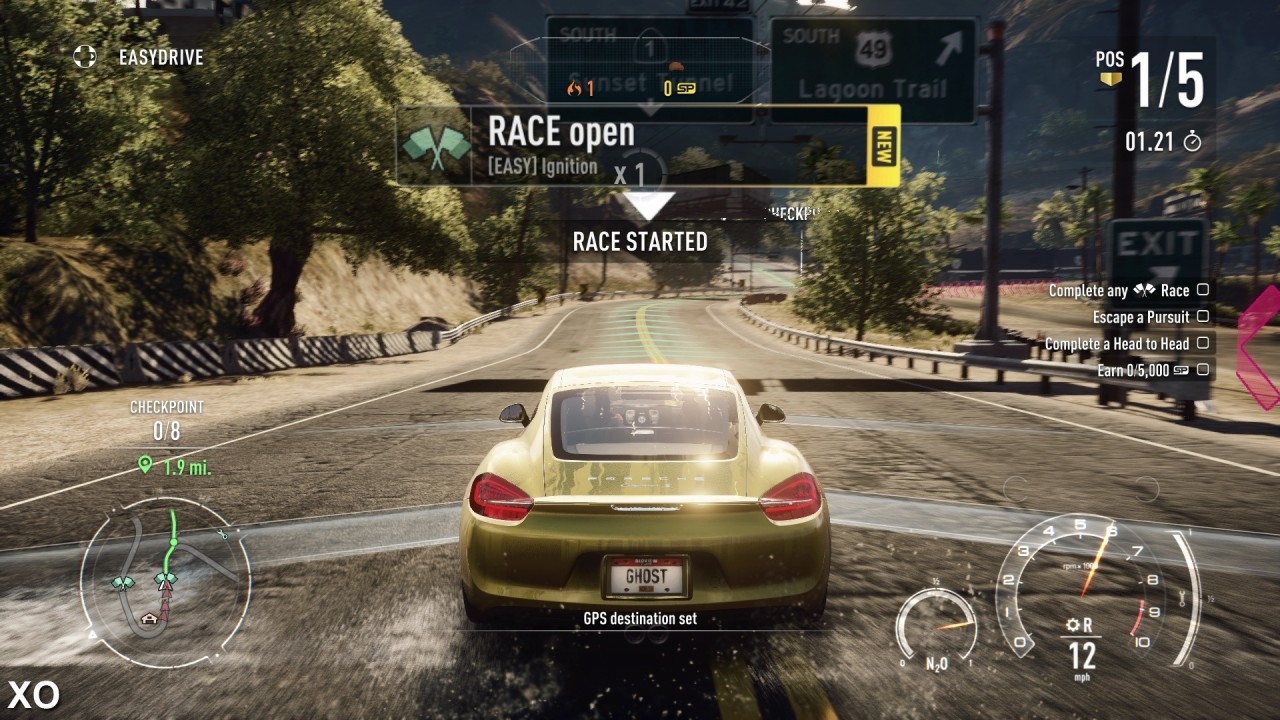The image size is (1280, 720).
Task: Select the RACE open Ignition banner
Action: pos(632,146)
